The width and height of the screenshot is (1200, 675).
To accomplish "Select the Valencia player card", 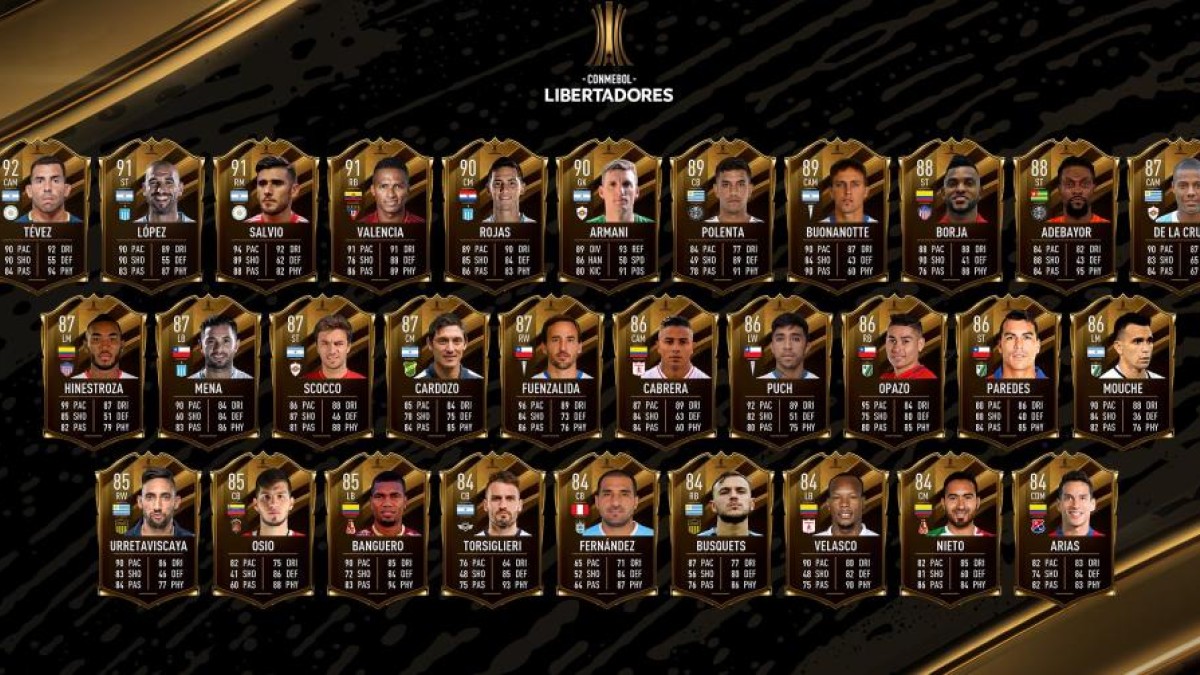I will tap(380, 214).
